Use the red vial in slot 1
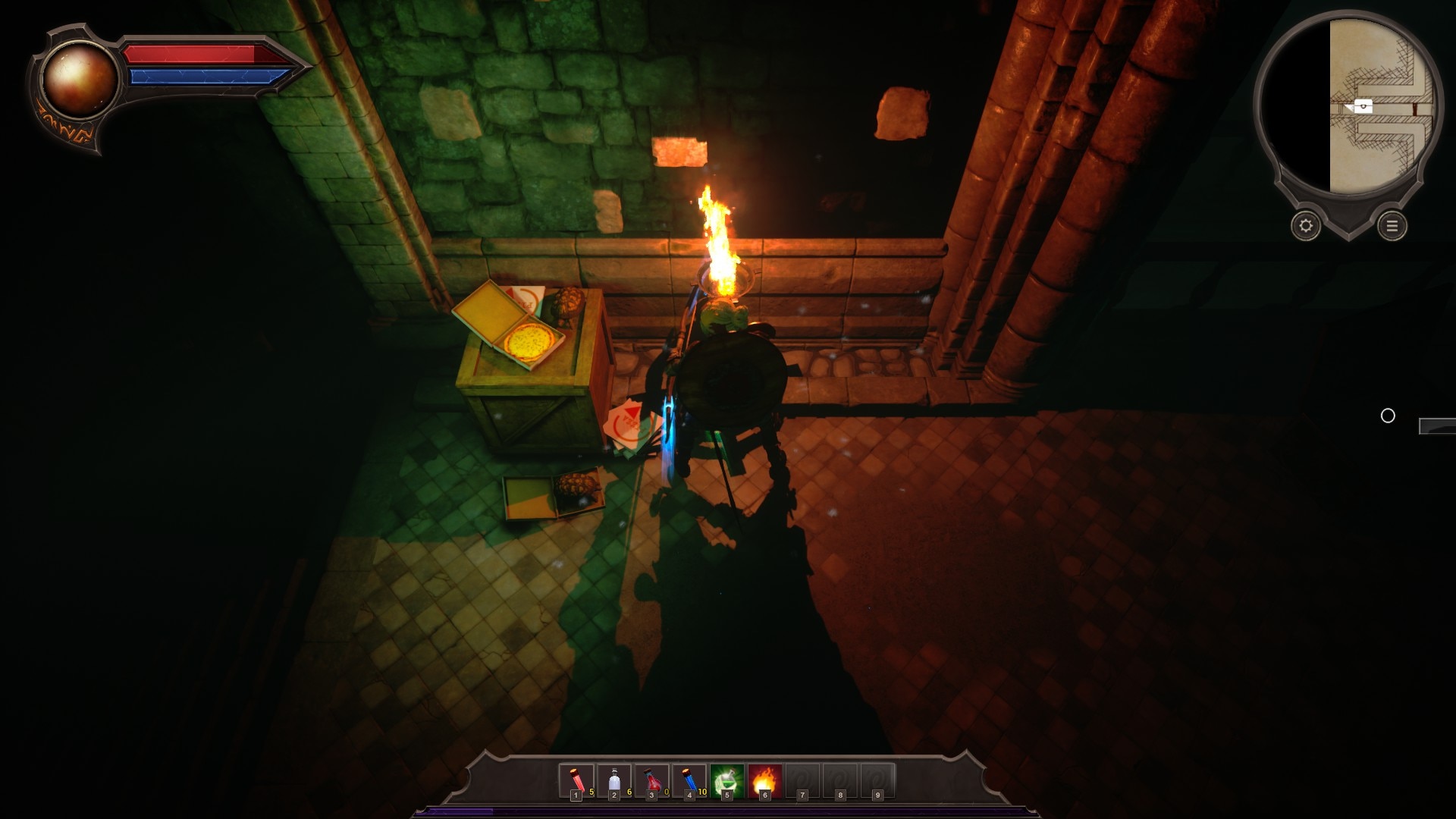The width and height of the screenshot is (1456, 819). tap(576, 780)
